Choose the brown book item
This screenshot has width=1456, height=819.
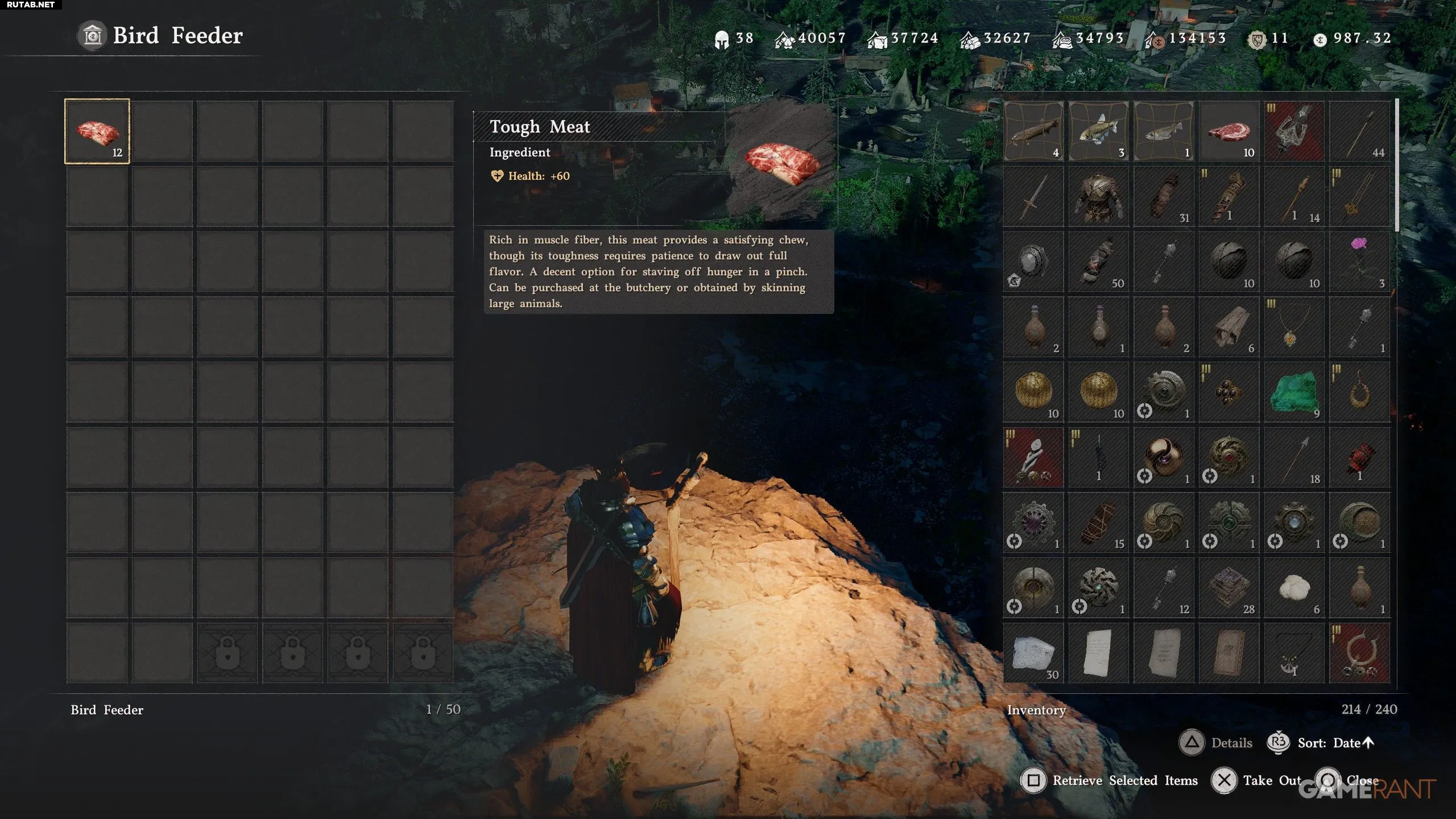1228,653
